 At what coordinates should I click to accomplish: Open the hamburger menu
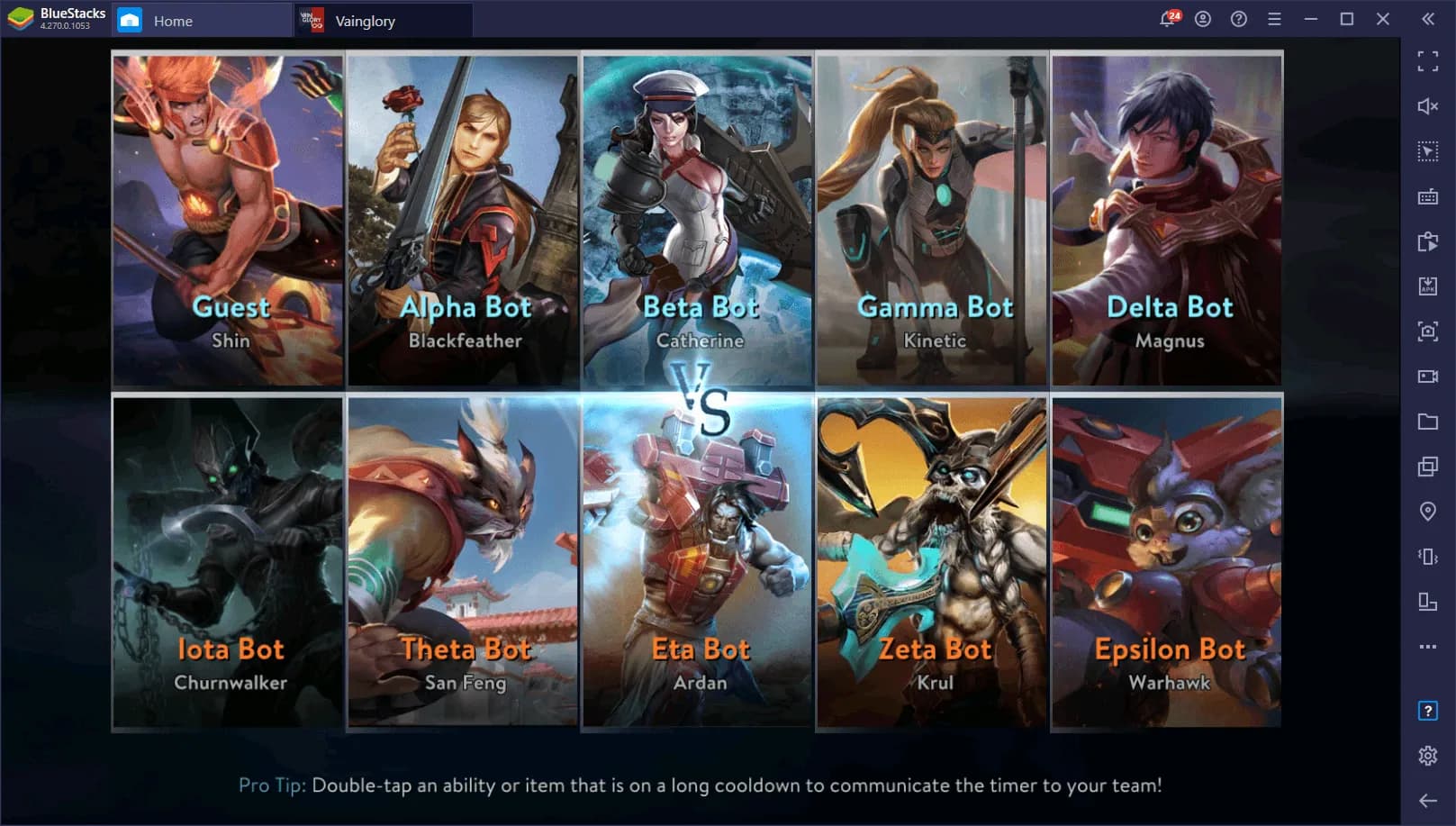1273,18
